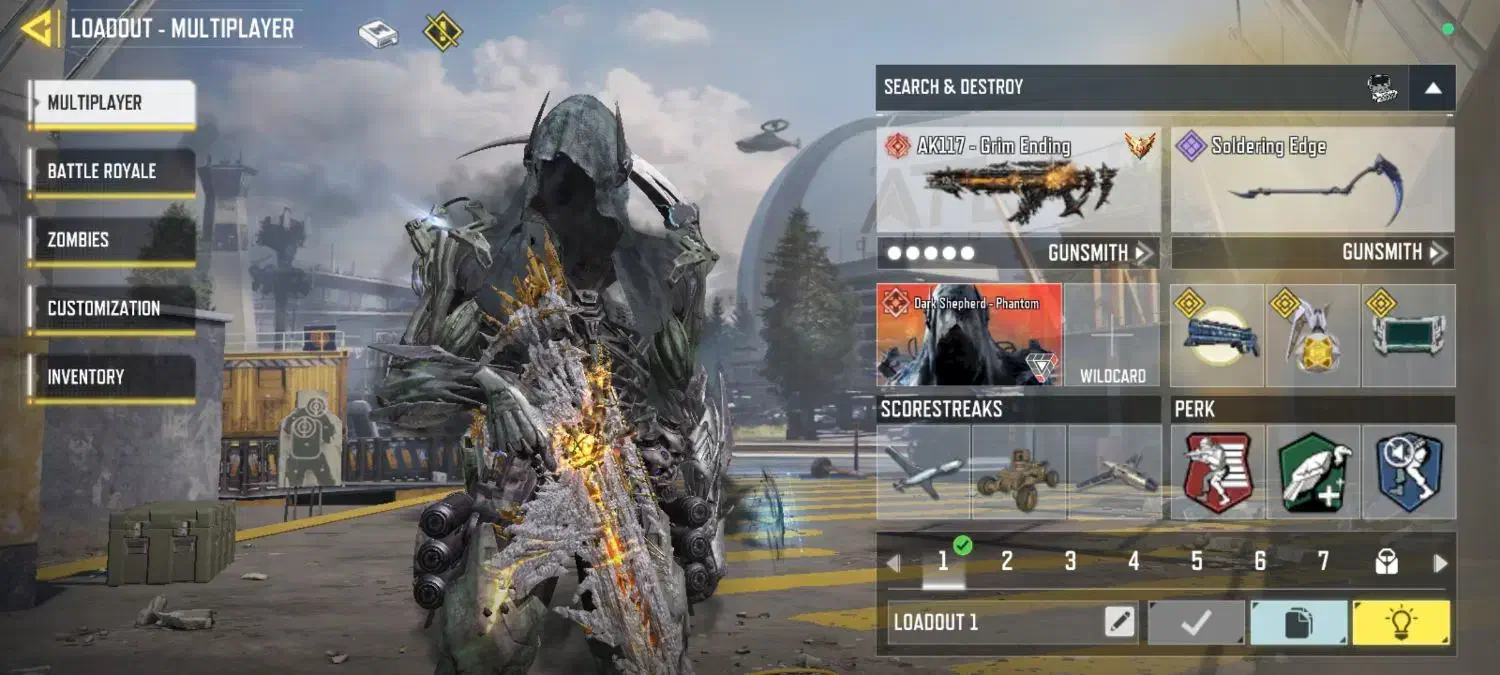Pick the blue perk icon
Screen dimensions: 1500x675
click(1409, 472)
